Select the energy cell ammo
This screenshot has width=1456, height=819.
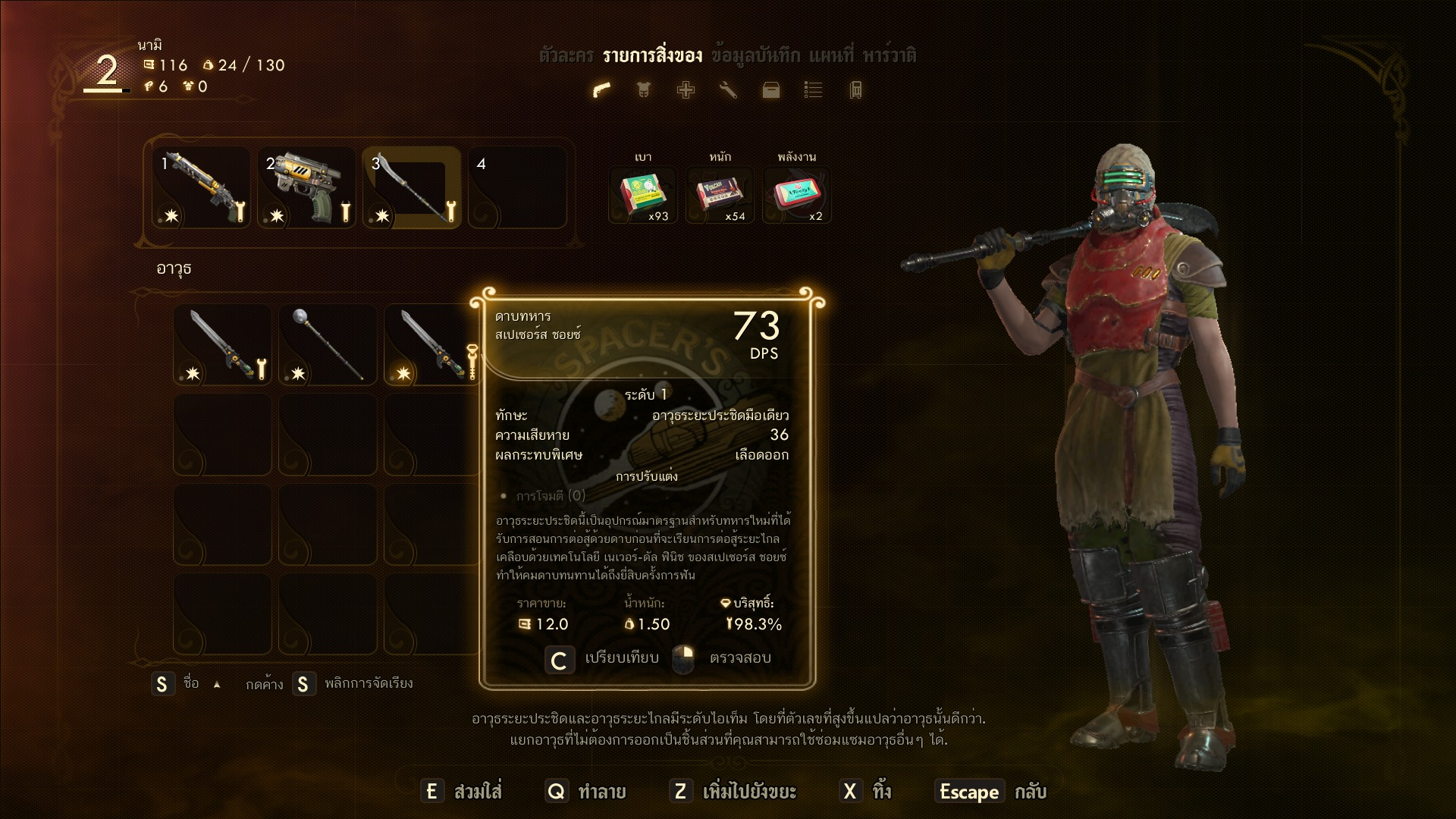pos(796,195)
